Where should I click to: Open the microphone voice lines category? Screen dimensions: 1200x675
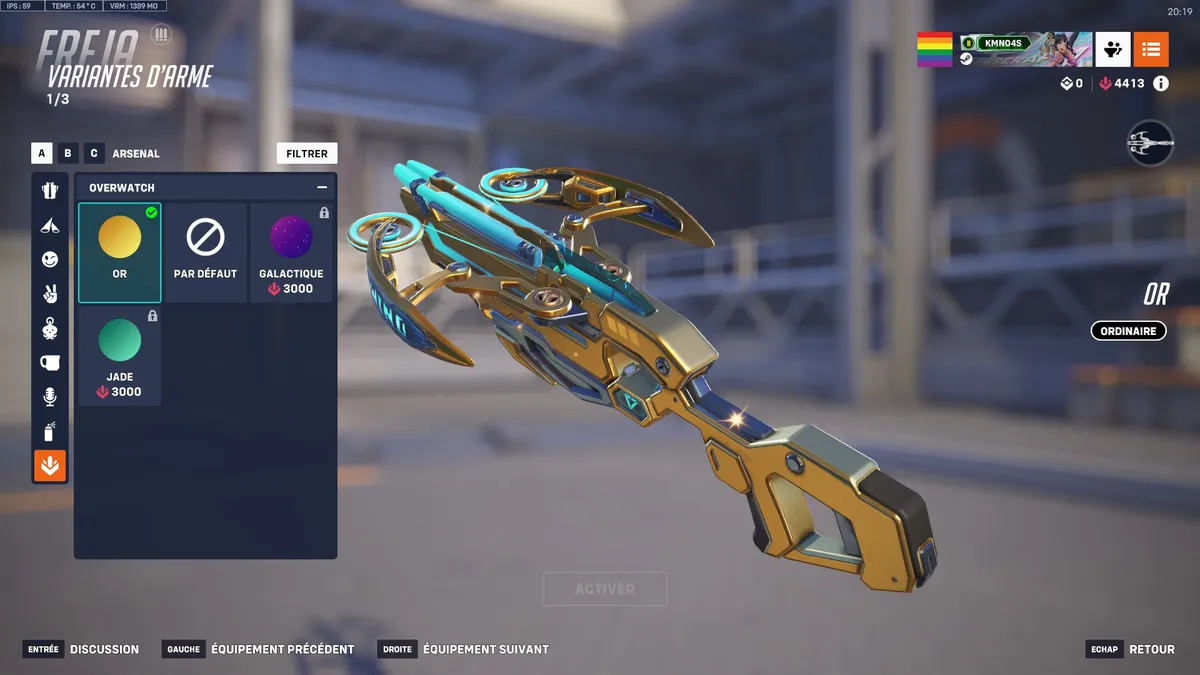50,397
